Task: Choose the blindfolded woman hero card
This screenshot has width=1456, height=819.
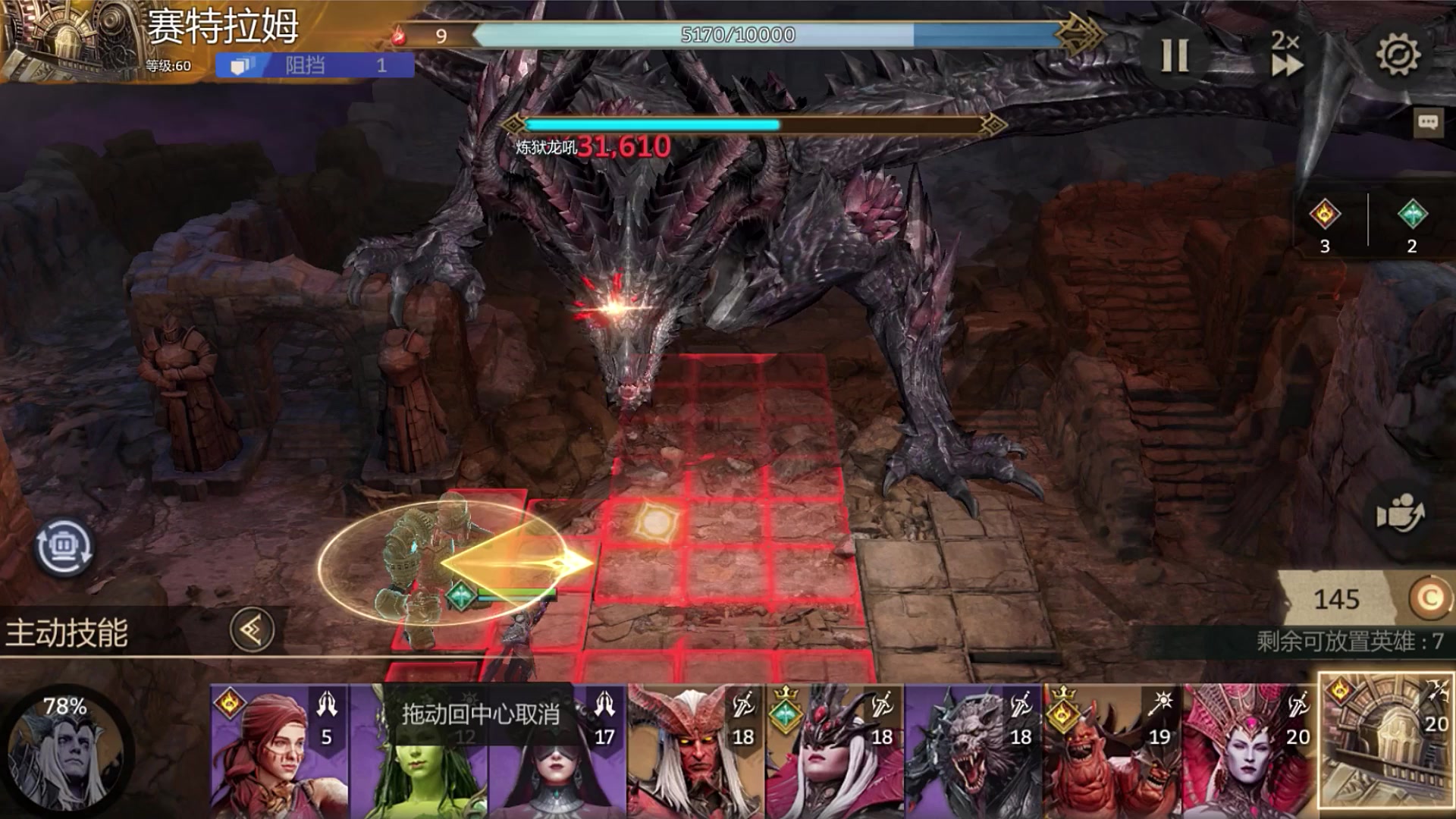Action: point(557,758)
